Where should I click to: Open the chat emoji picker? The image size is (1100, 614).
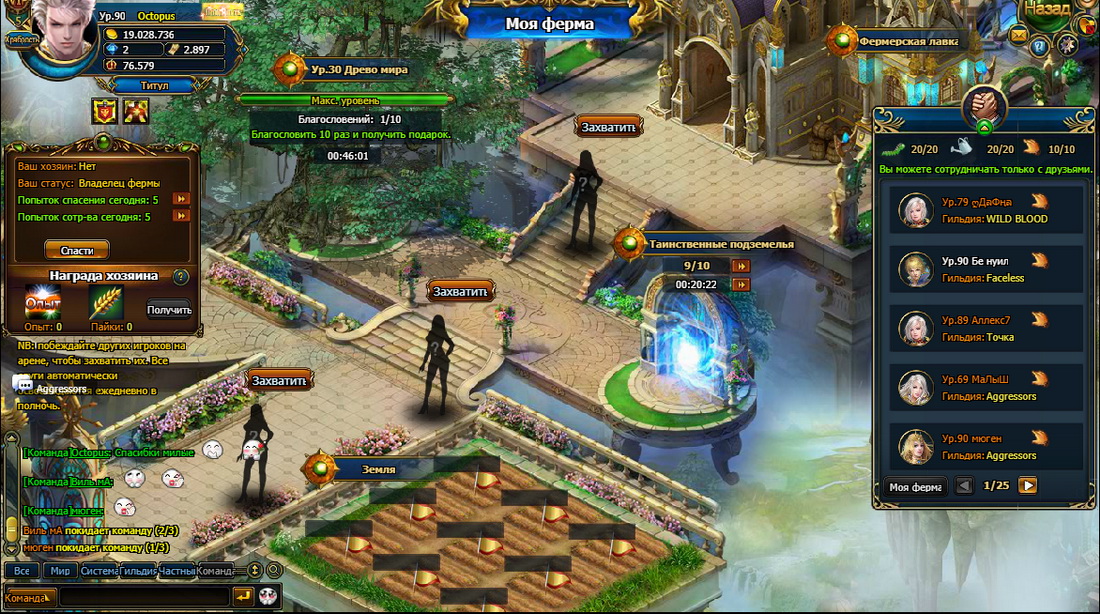click(268, 597)
